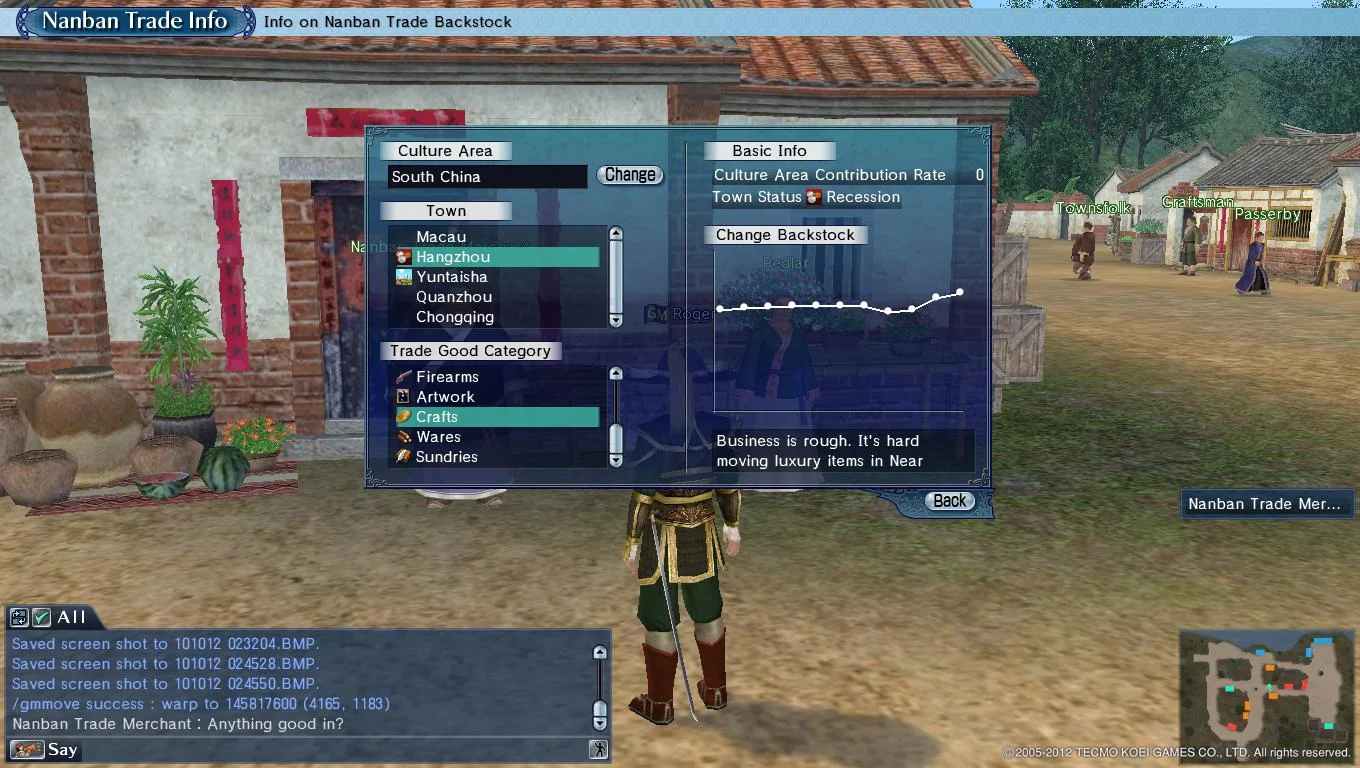
Task: Click the chat channel swap icon
Action: point(19,618)
